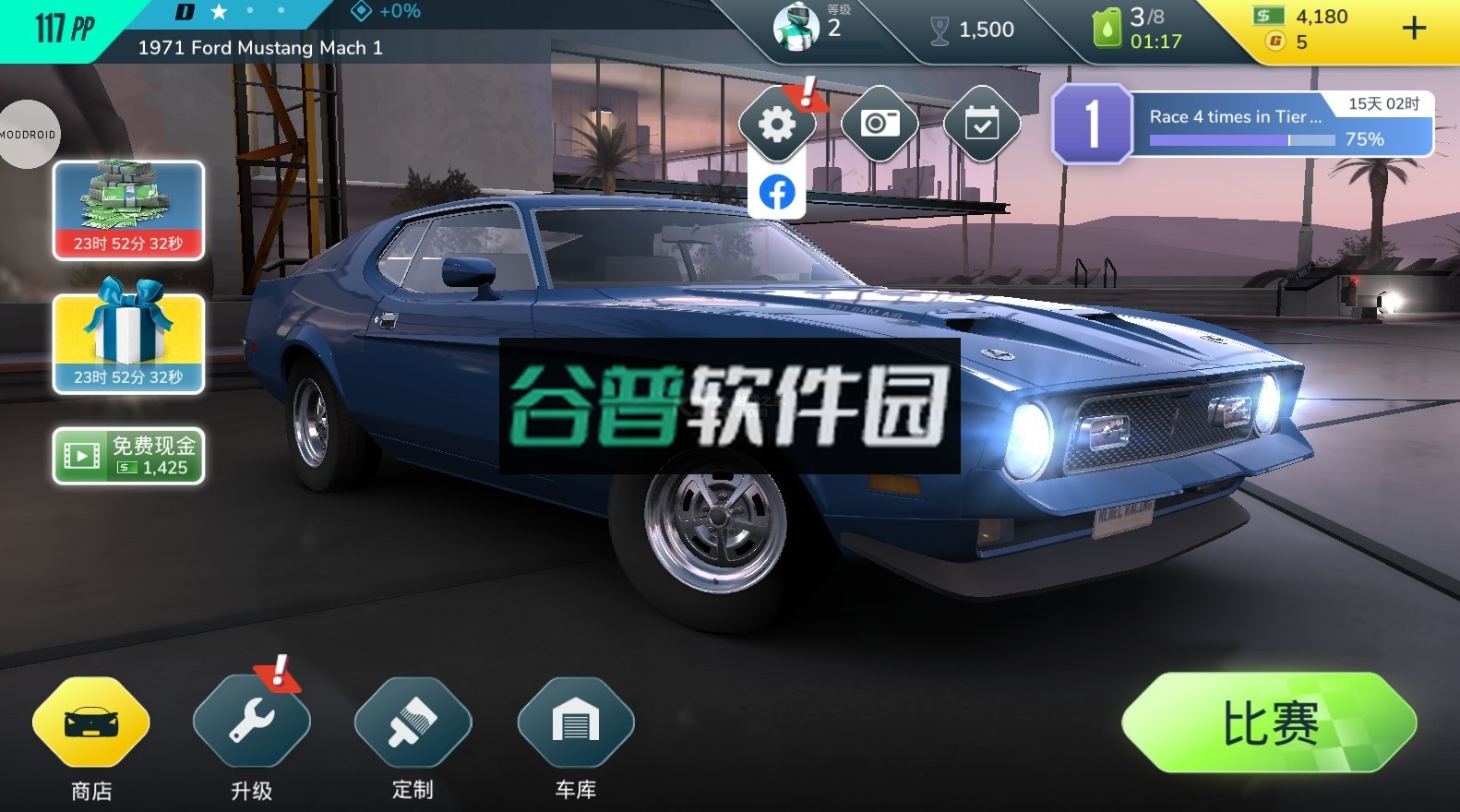Open the daily events calendar icon
Viewport: 1460px width, 812px height.
pyautogui.click(x=982, y=123)
